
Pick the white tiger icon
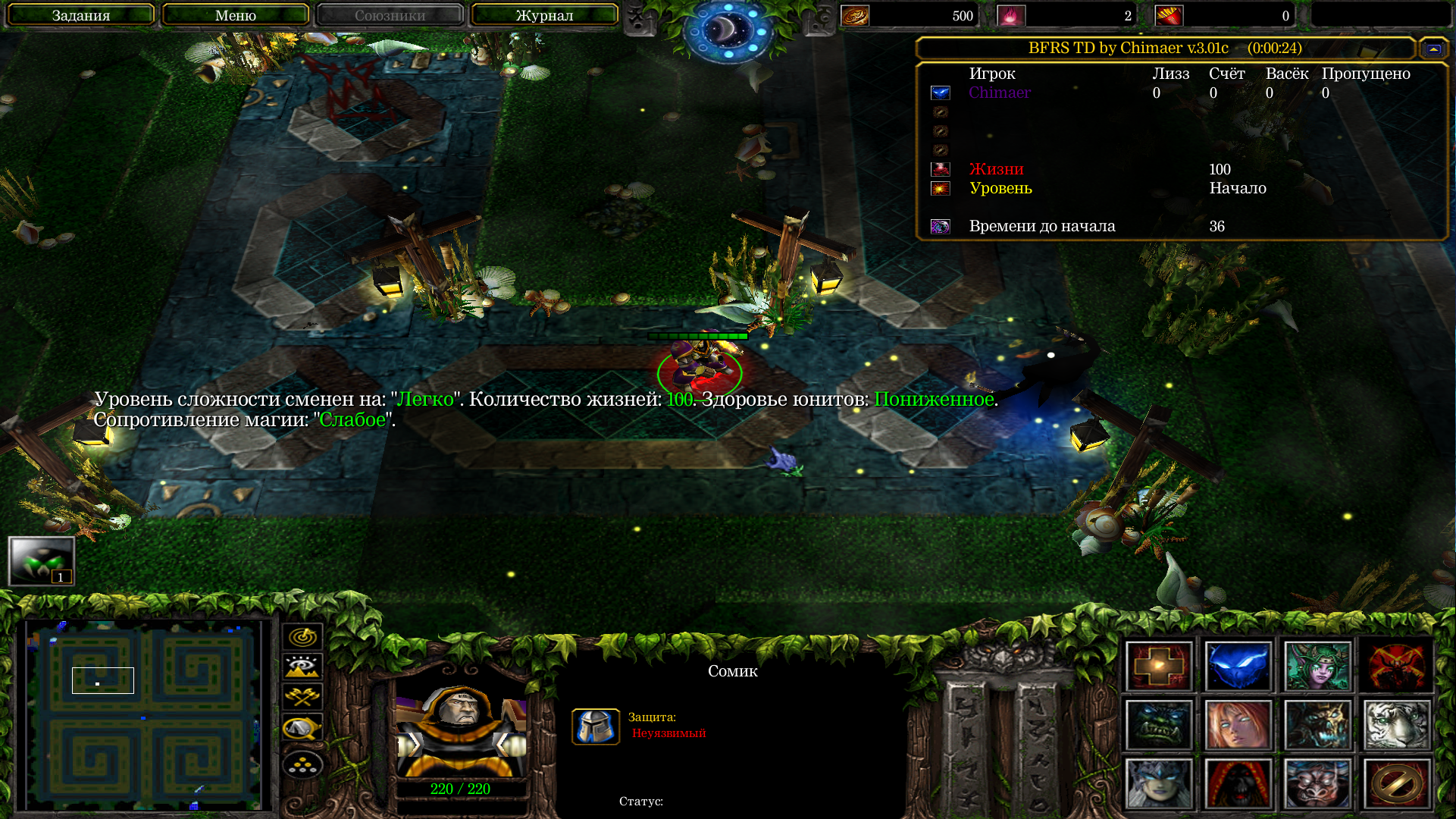(x=1396, y=725)
